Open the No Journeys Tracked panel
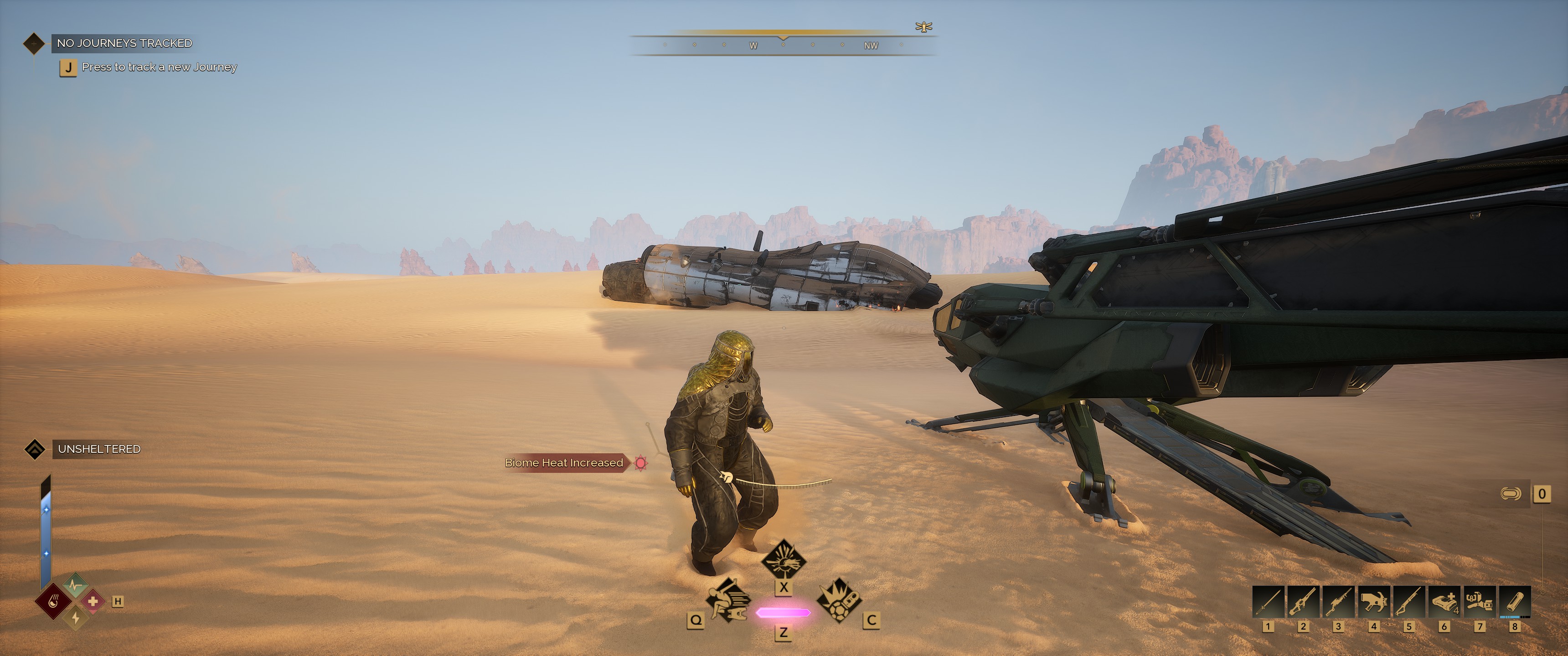This screenshot has height=656, width=1568. (124, 43)
